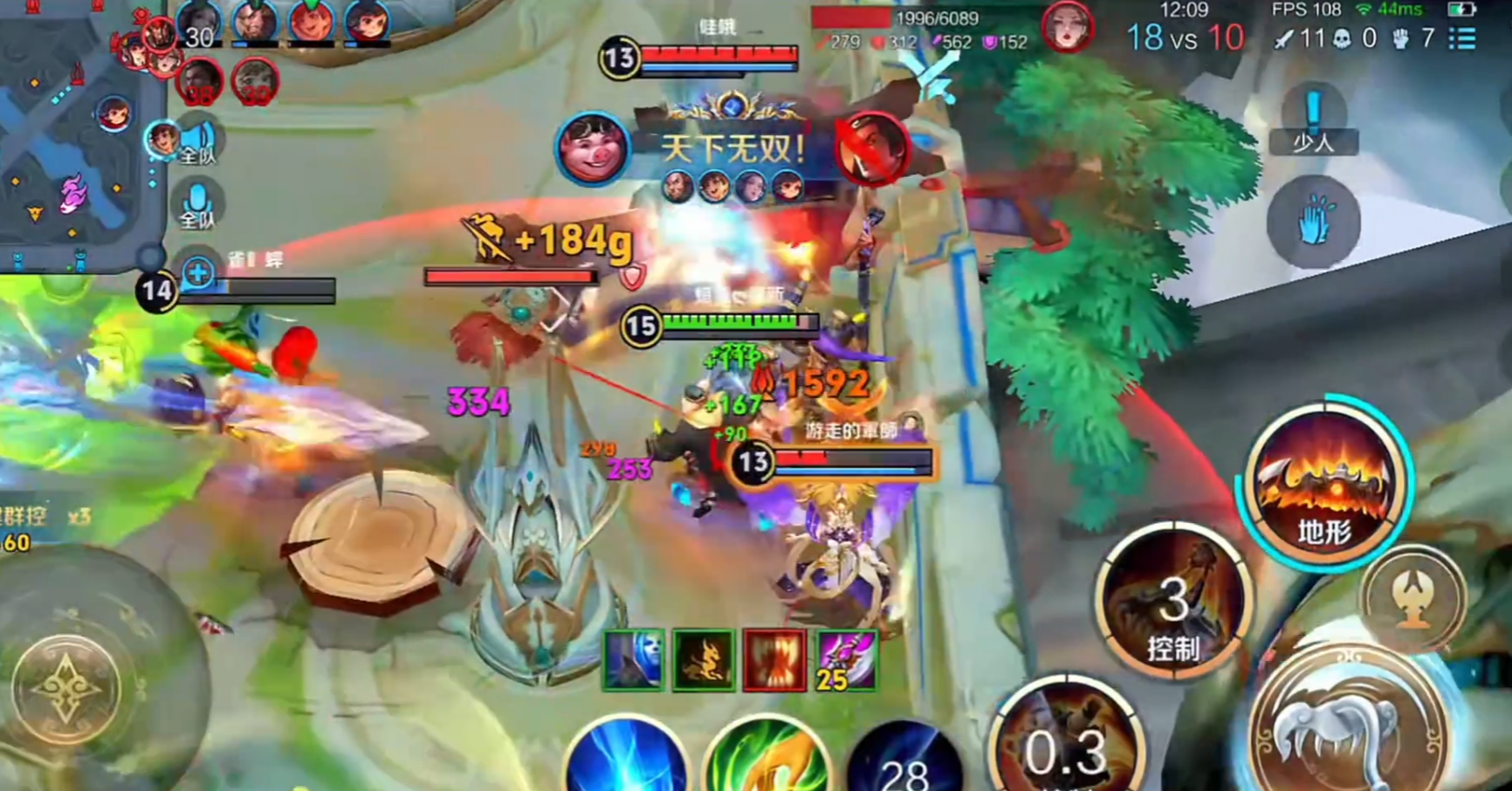Toggle the team speaker voice button
The height and width of the screenshot is (791, 1512).
[198, 141]
